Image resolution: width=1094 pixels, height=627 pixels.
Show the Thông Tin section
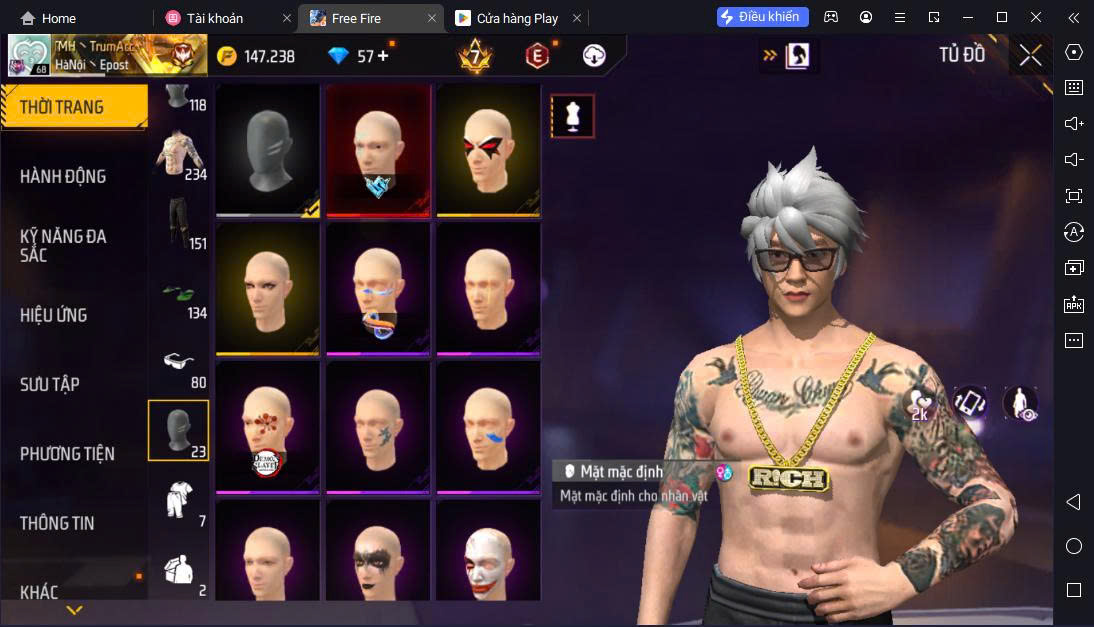57,523
